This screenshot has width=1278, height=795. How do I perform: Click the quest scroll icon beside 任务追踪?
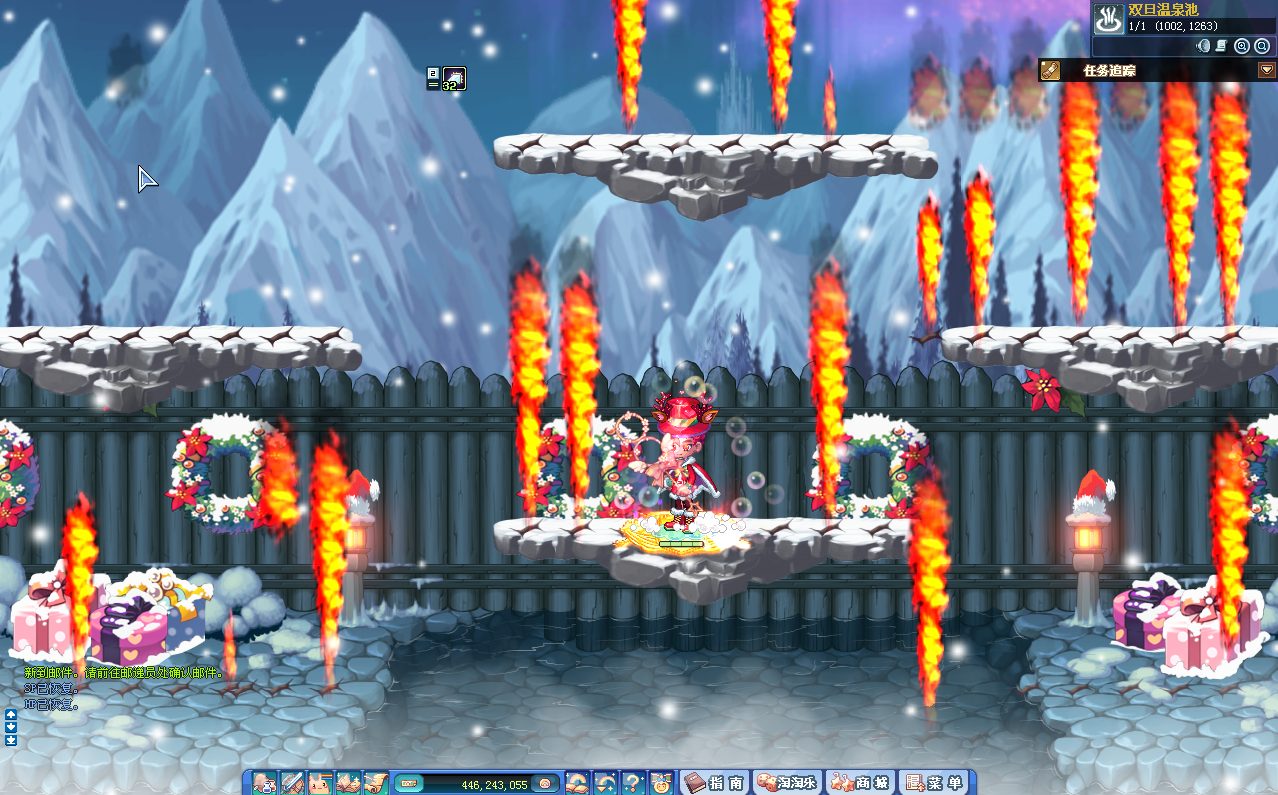(1050, 70)
